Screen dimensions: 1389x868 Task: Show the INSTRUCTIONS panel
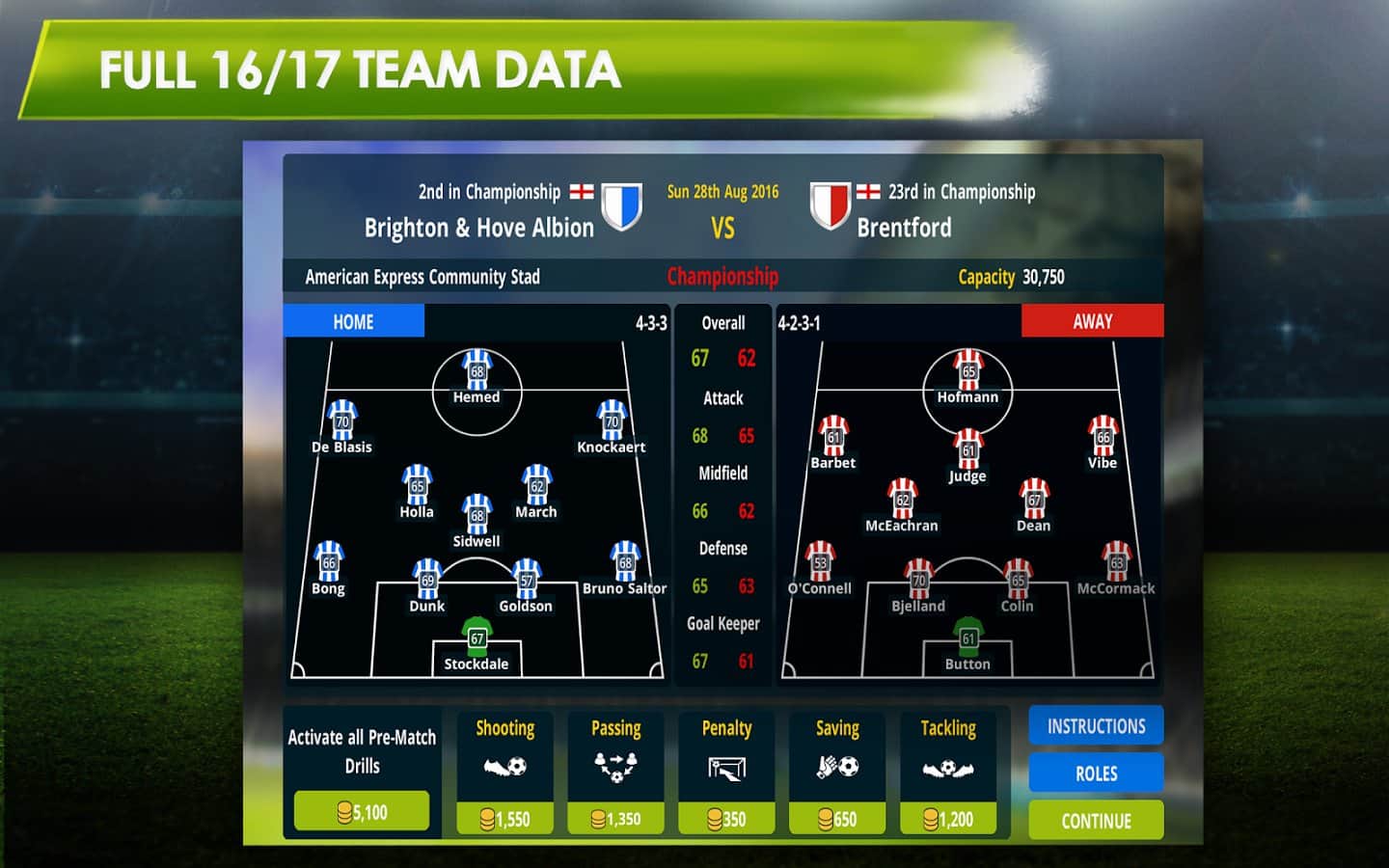1096,726
